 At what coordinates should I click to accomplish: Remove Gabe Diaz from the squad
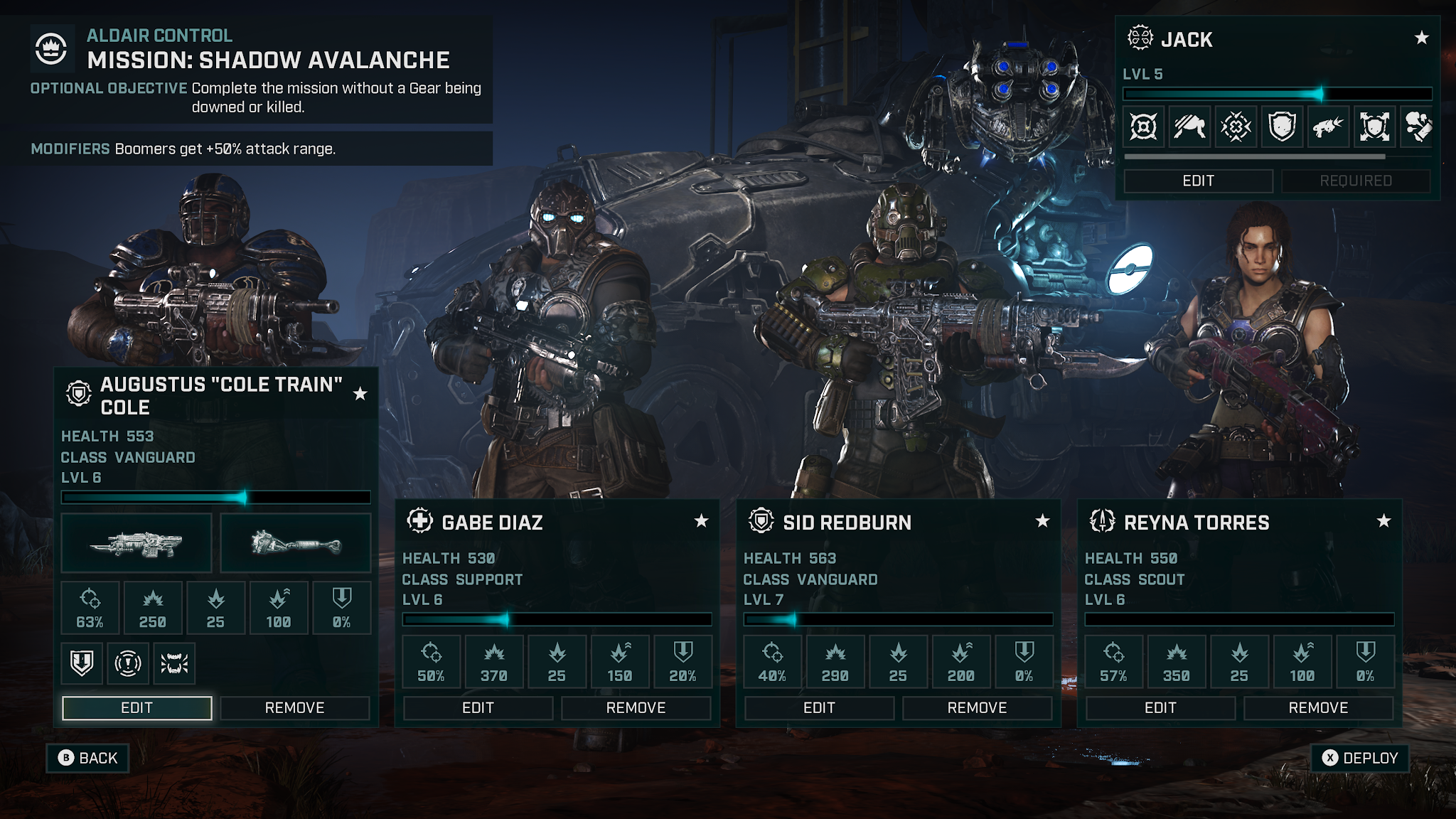tap(636, 707)
